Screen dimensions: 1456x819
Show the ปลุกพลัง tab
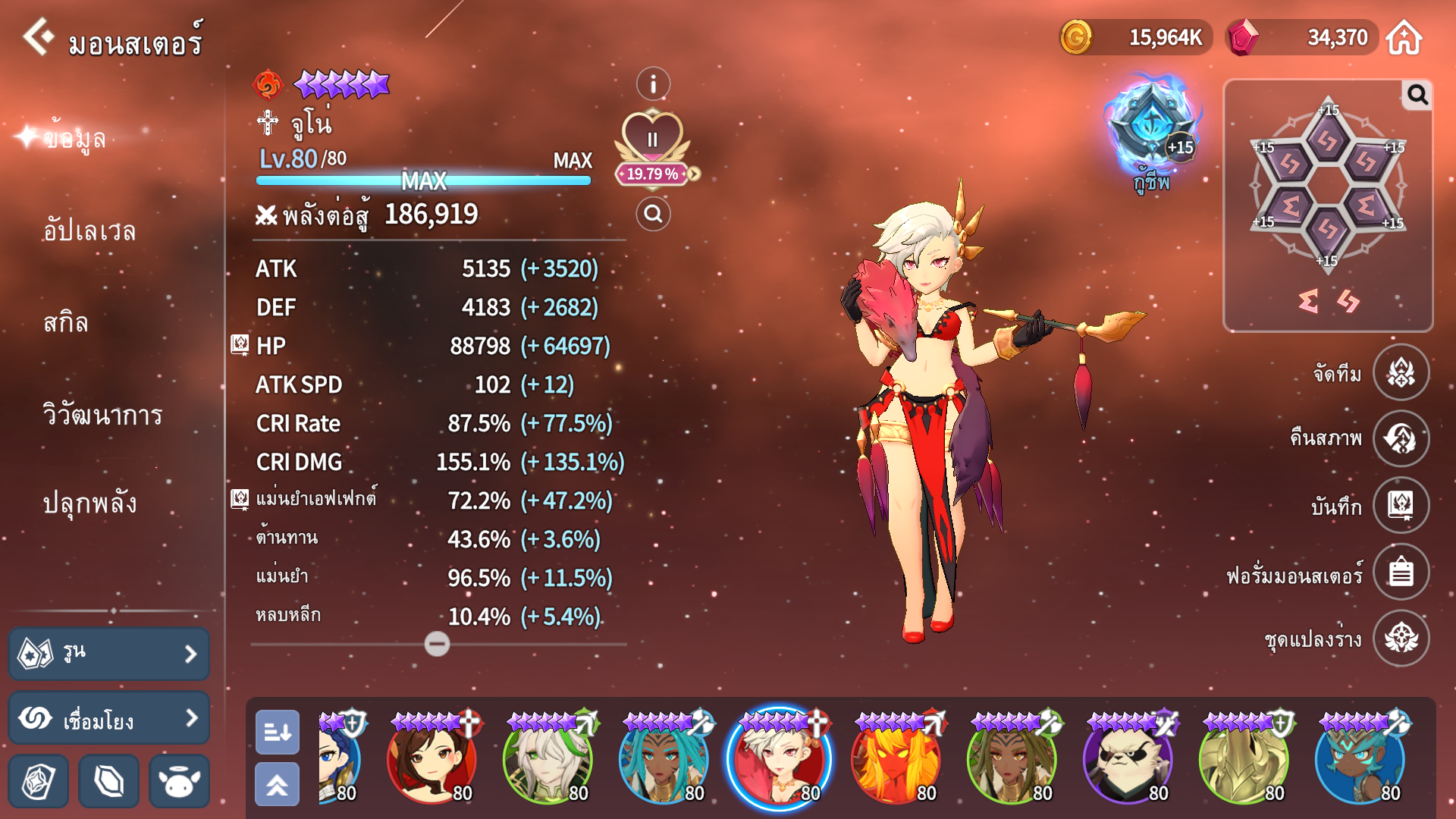(x=89, y=504)
